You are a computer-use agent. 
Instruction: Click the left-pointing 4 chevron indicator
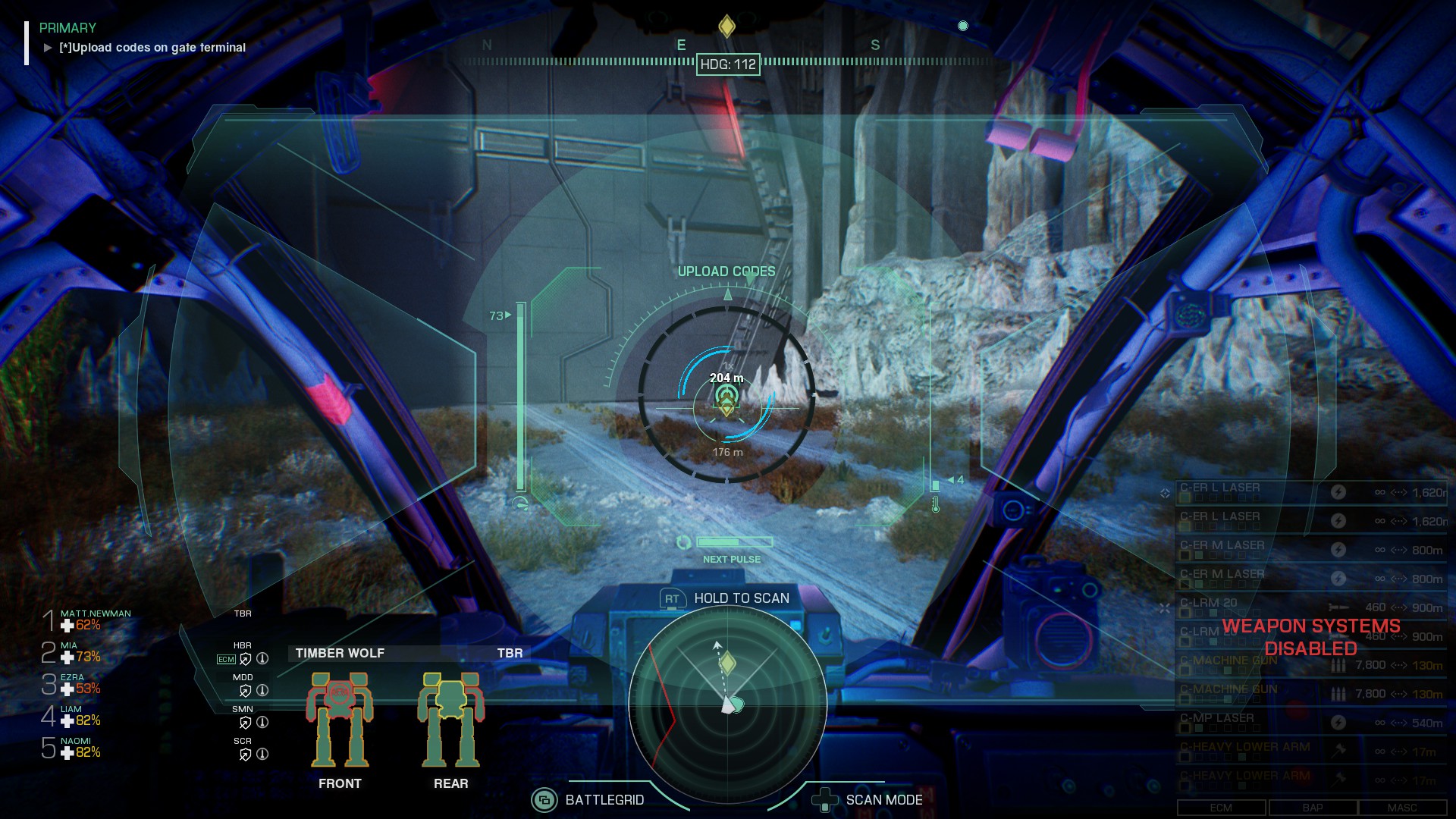coord(952,479)
